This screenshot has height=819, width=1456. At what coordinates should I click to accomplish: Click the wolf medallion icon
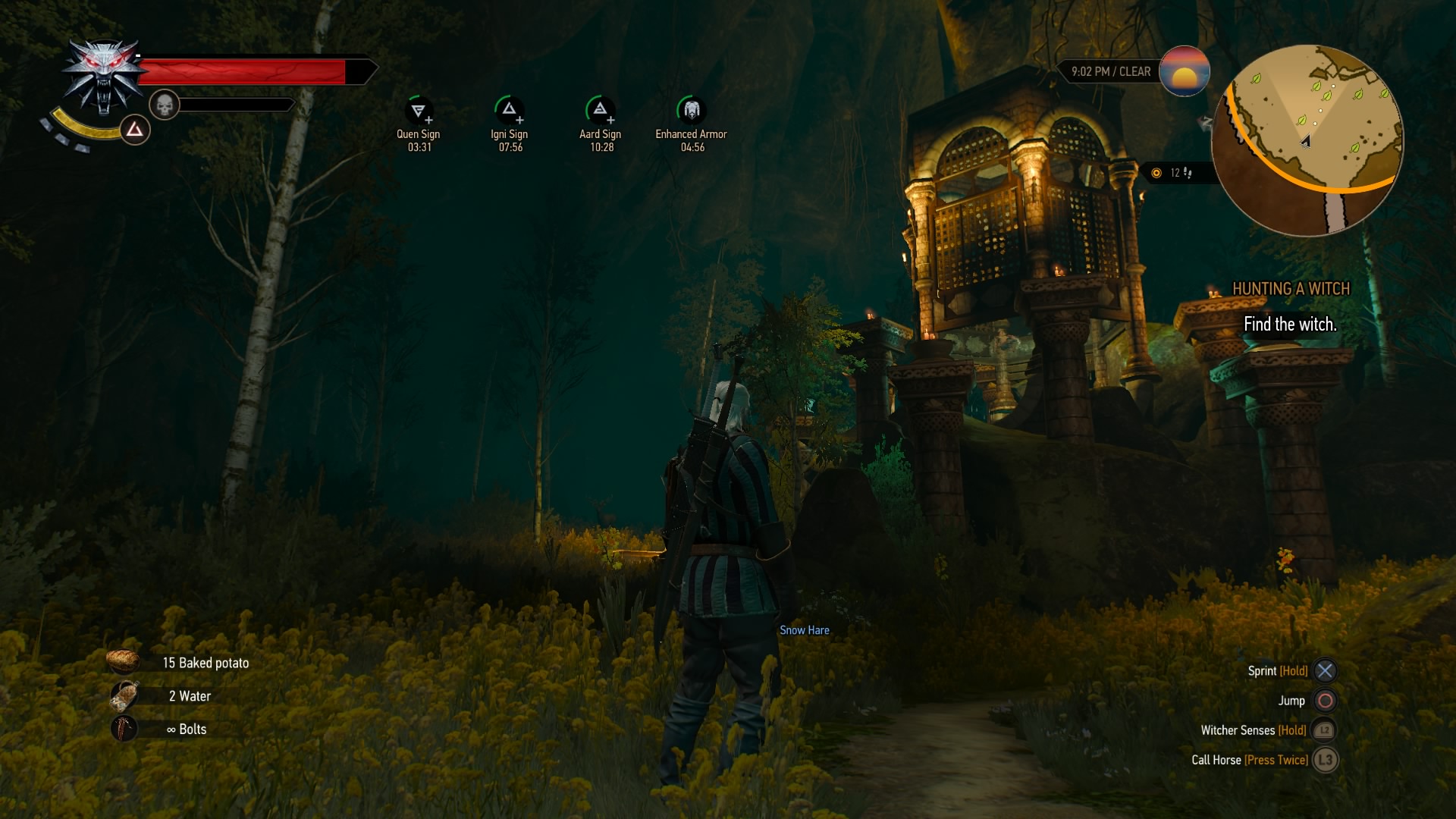104,76
